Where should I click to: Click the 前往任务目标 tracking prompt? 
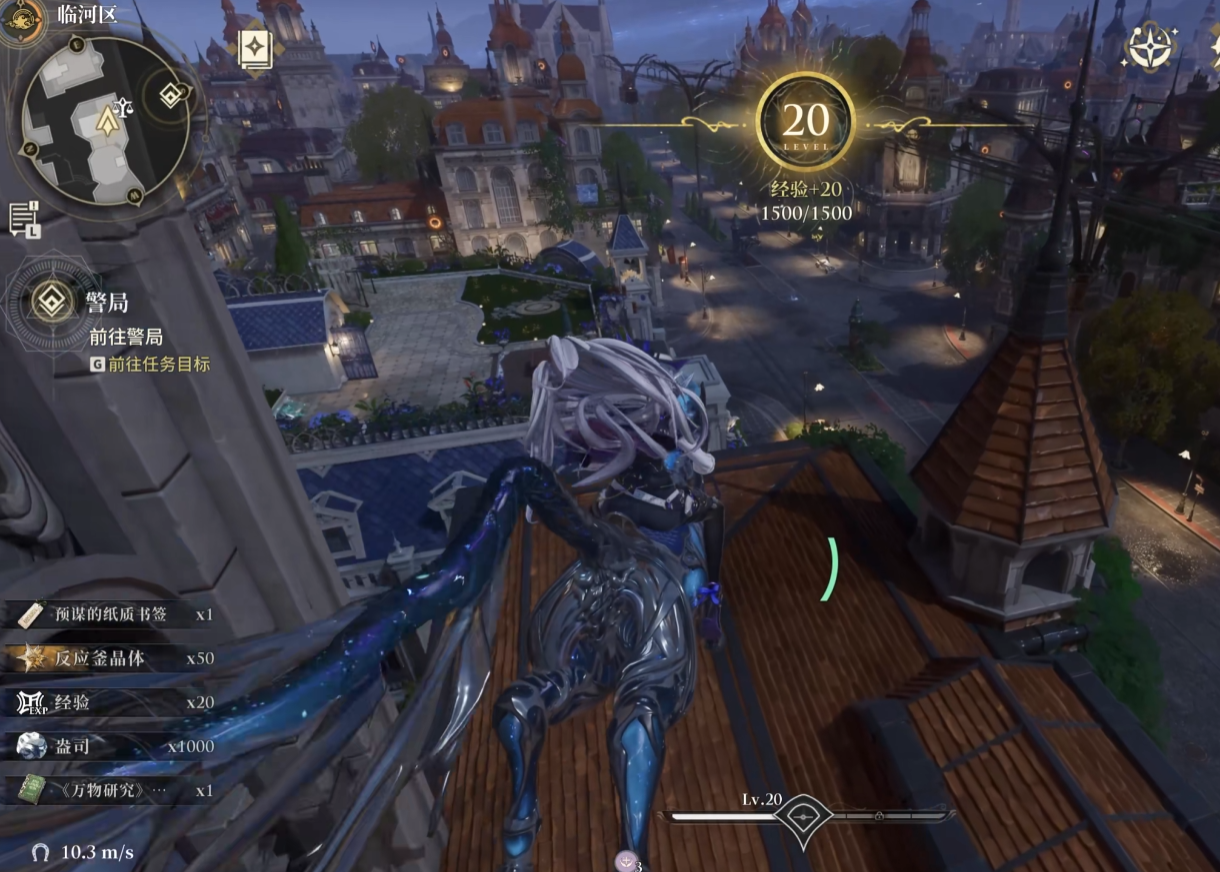click(x=150, y=364)
